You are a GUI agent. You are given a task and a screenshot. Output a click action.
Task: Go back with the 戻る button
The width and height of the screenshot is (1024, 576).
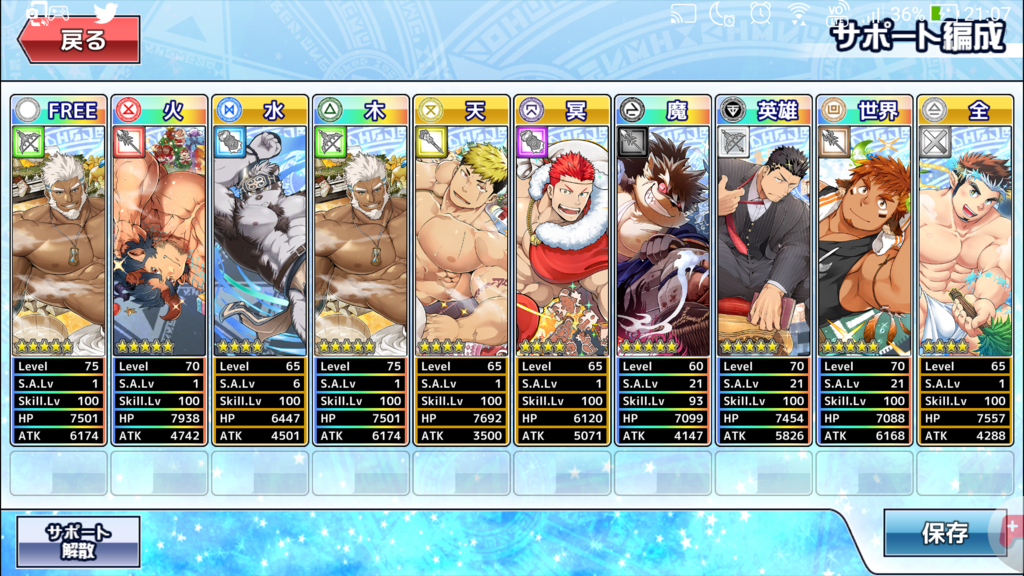coord(79,40)
